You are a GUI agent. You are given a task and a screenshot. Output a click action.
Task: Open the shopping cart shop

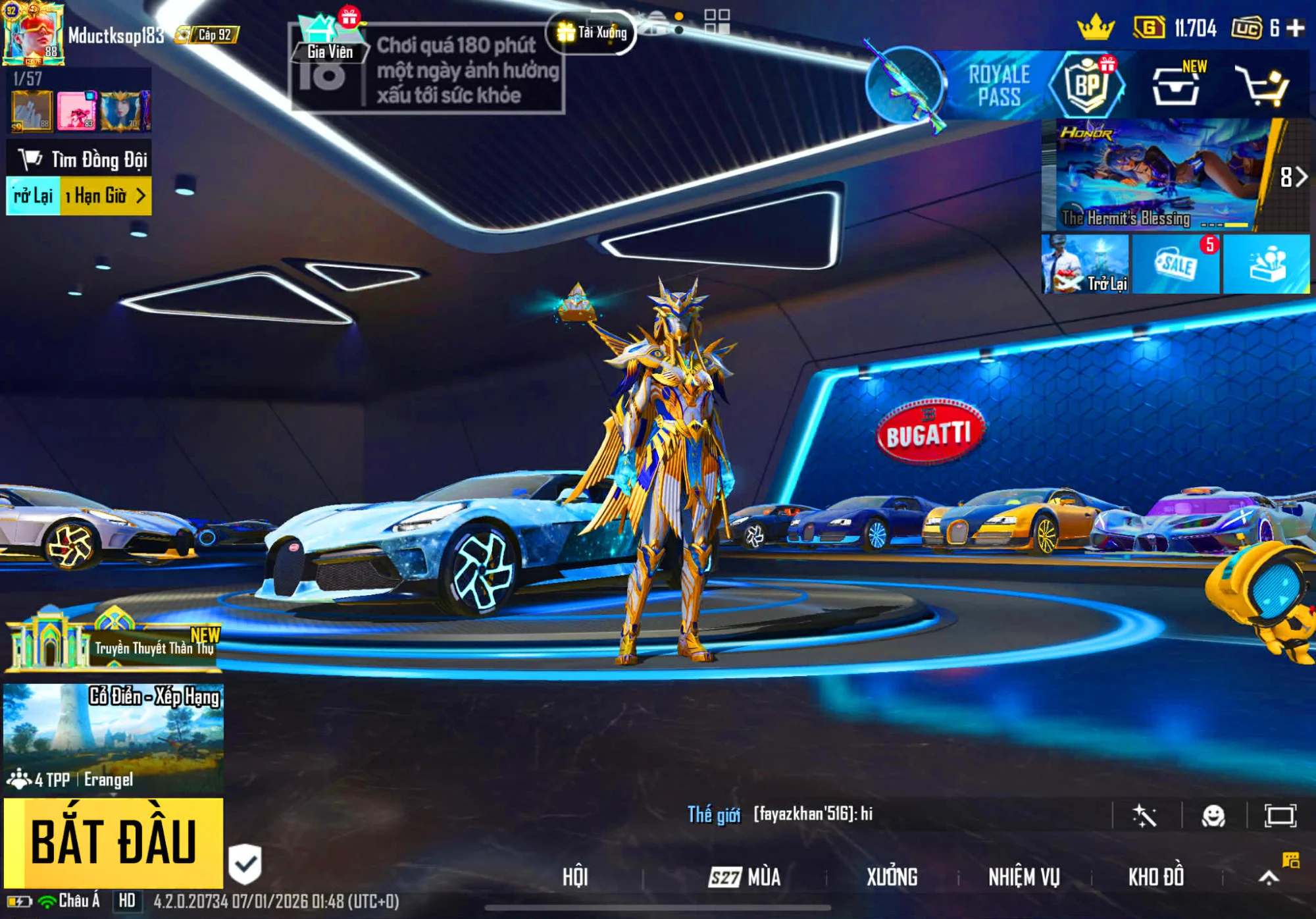pyautogui.click(x=1261, y=86)
